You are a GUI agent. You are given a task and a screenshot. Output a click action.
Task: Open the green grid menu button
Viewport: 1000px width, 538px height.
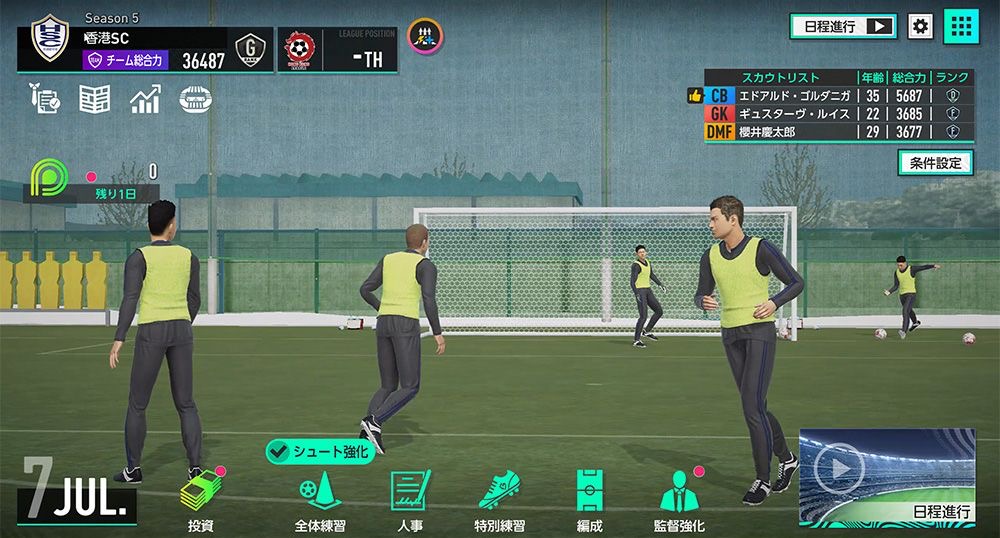point(961,27)
